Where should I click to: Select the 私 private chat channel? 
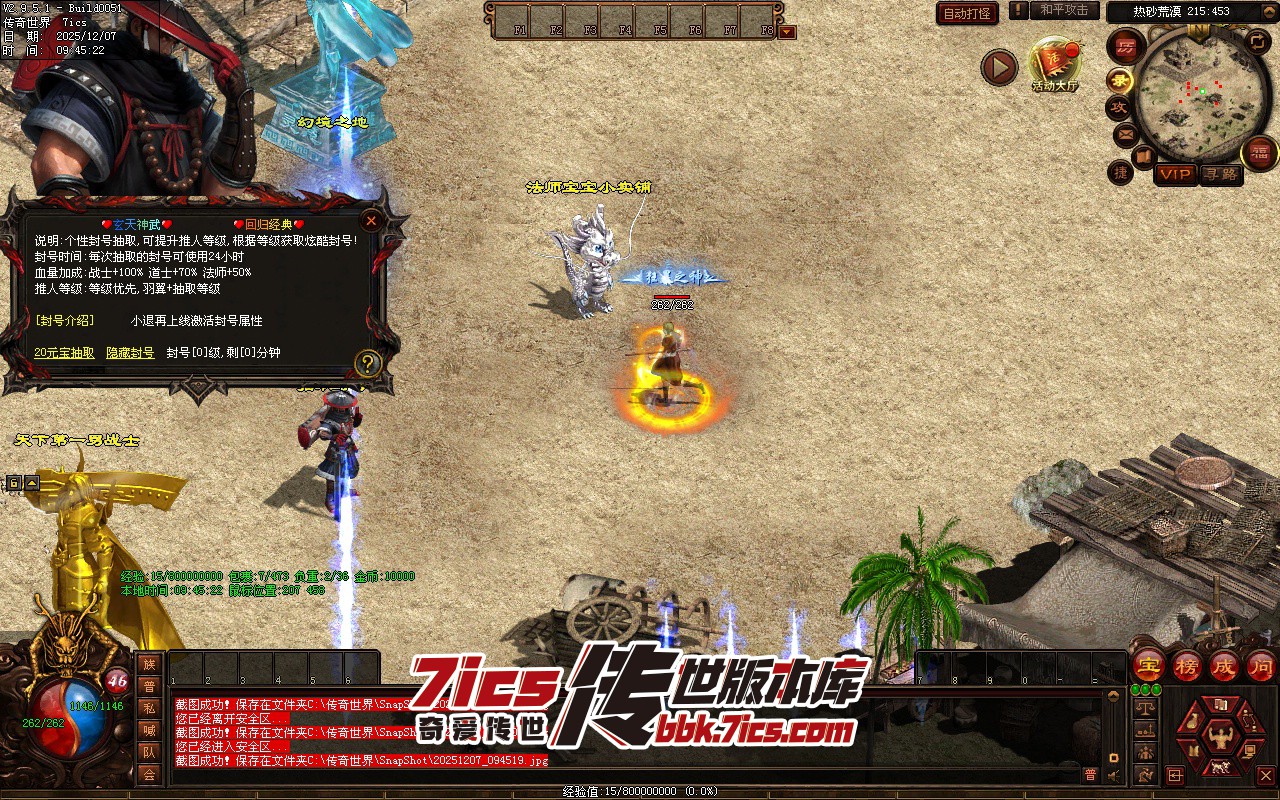149,708
